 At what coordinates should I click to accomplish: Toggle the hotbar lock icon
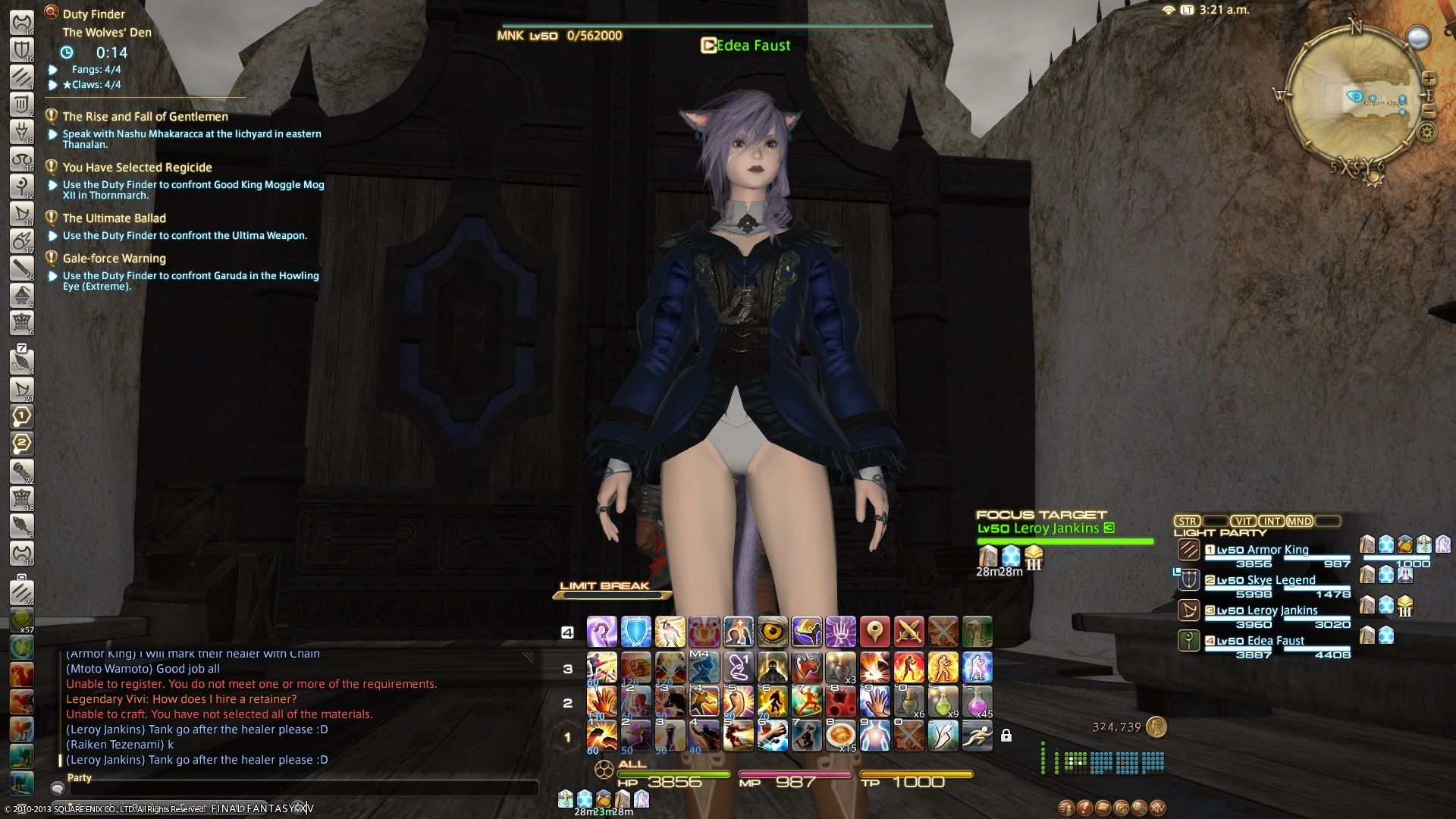(1006, 736)
